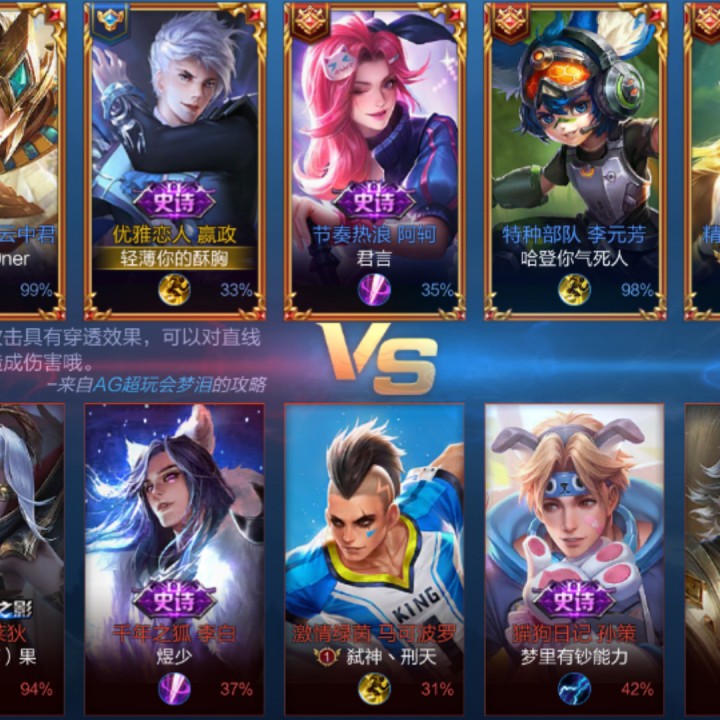Click the purple spell icon on 阿轲's card
This screenshot has width=720, height=720.
[x=374, y=290]
